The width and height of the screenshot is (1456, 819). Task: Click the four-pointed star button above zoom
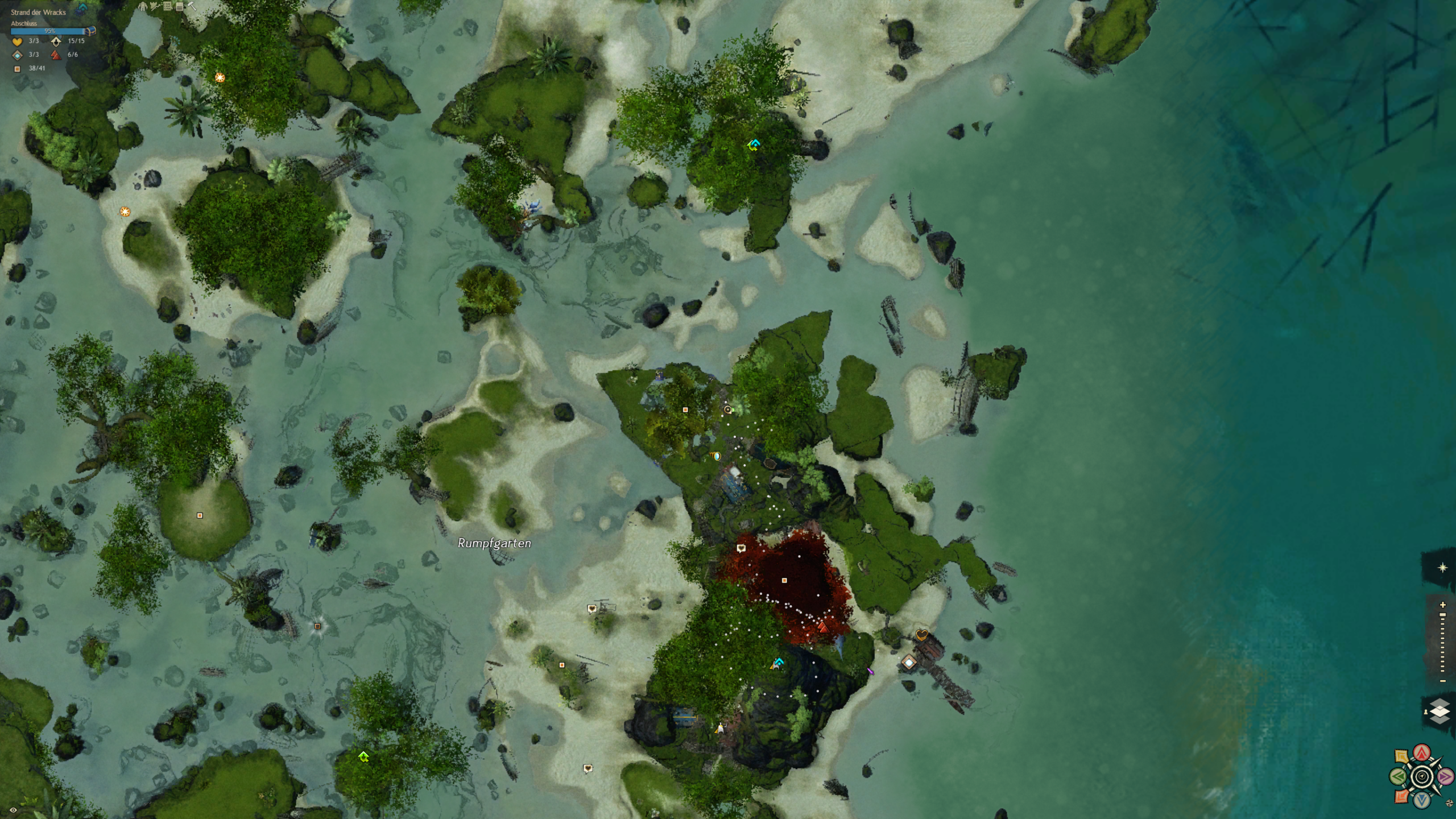1442,568
